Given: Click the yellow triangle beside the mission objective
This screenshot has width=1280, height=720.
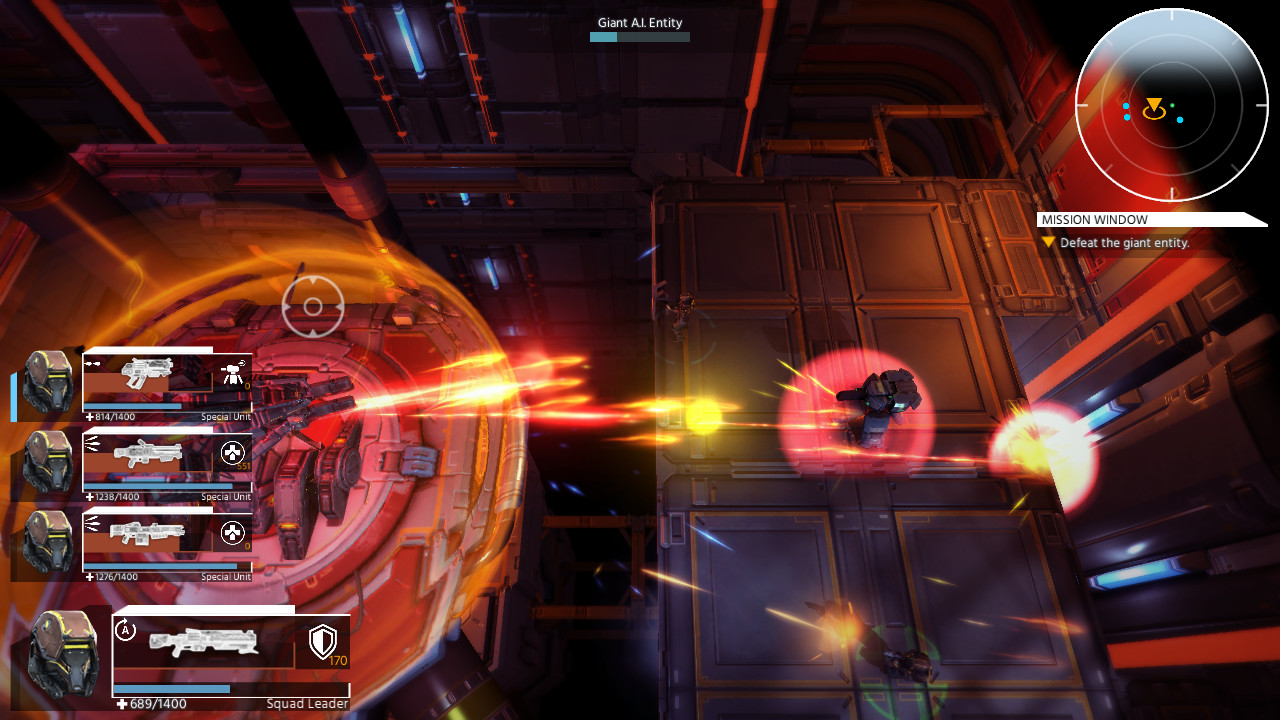Looking at the screenshot, I should tap(1048, 242).
